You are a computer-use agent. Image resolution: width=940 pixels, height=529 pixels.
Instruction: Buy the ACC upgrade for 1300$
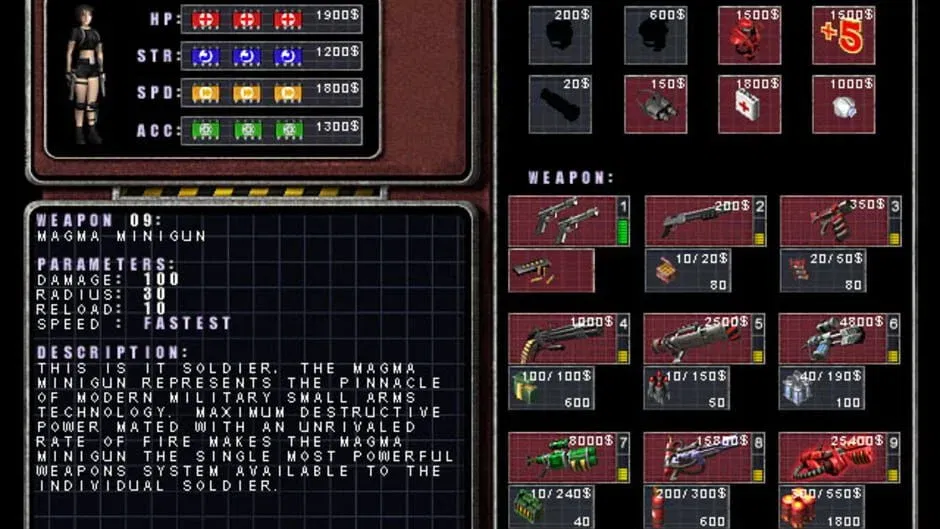(271, 130)
